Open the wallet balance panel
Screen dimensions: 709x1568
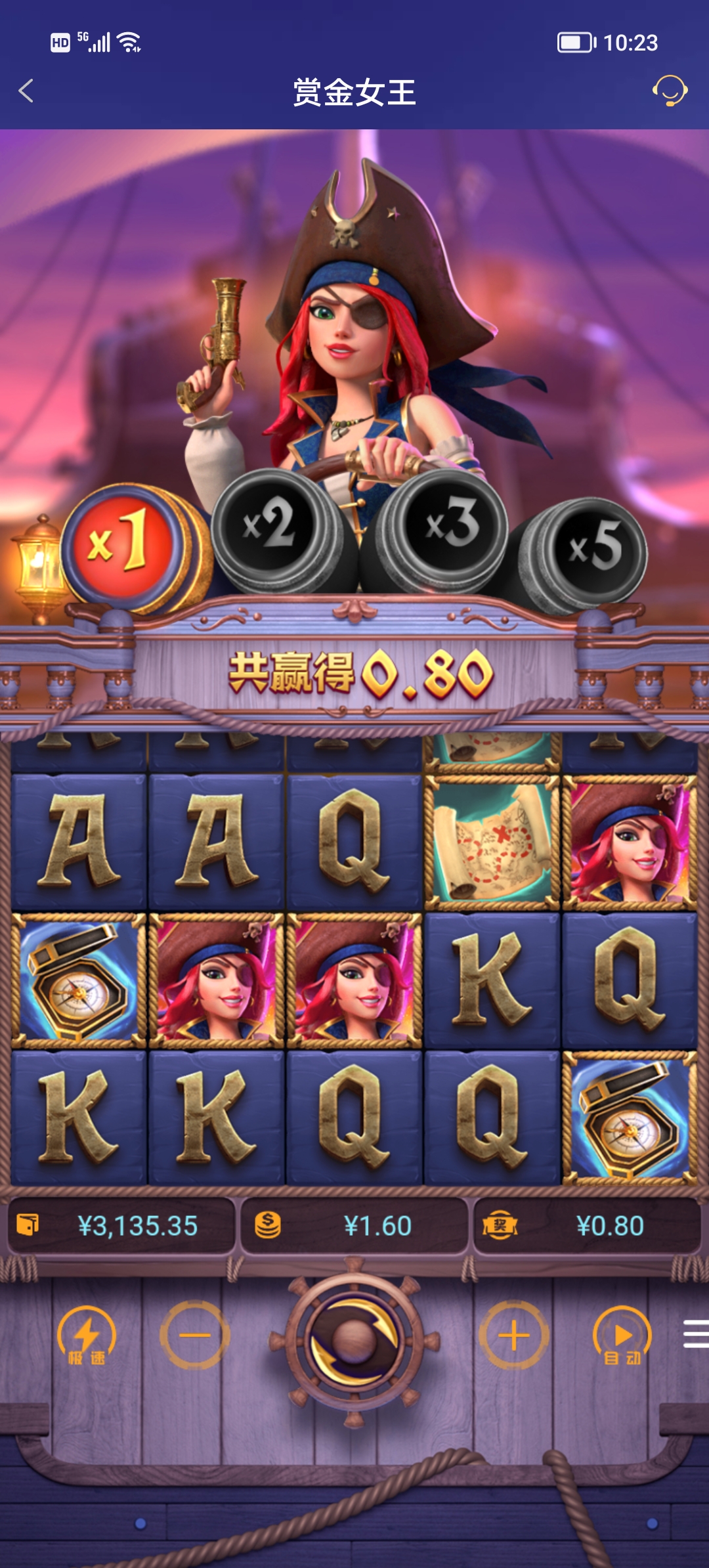pyautogui.click(x=121, y=1226)
